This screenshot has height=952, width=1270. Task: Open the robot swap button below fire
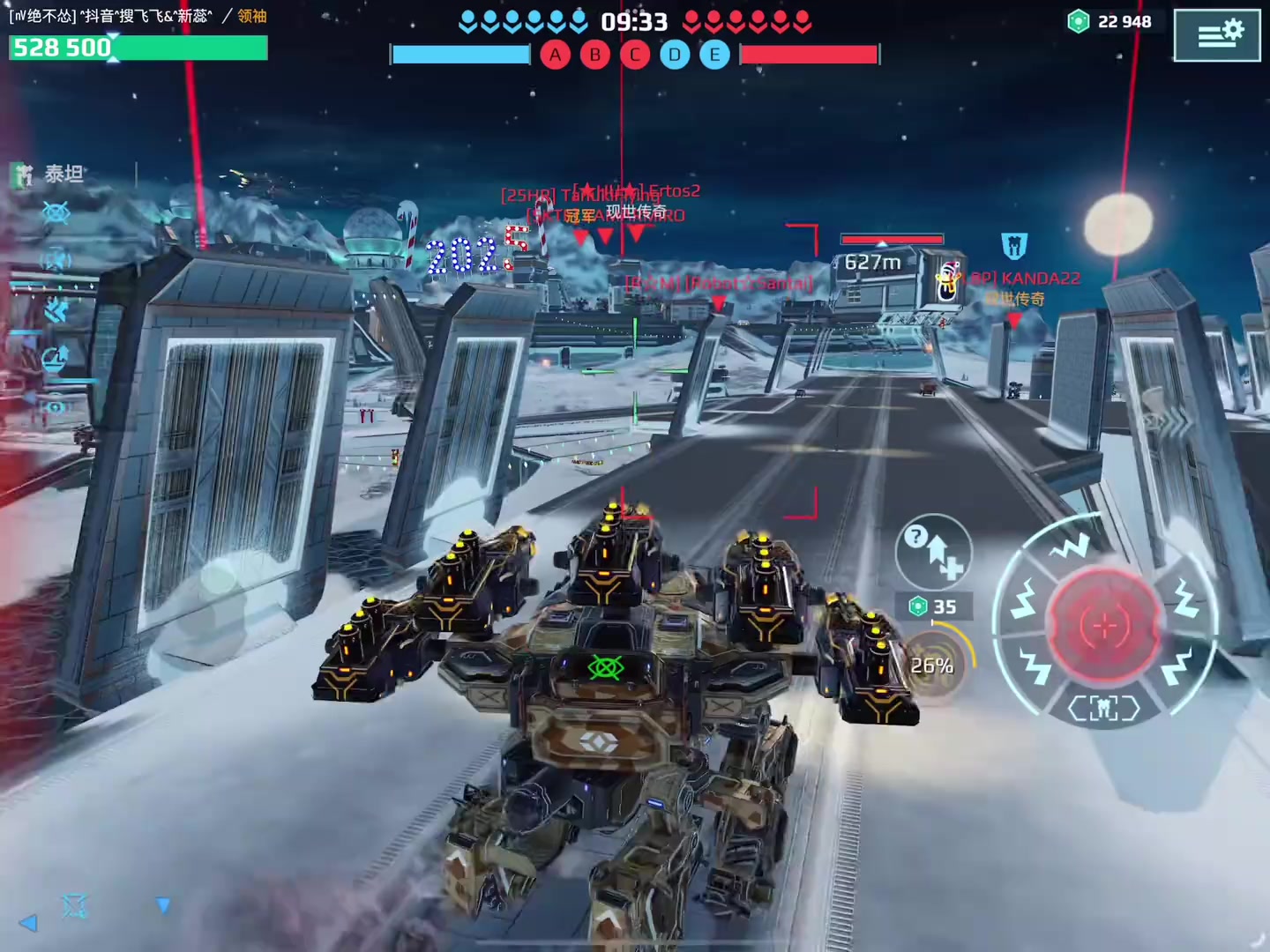point(1103,708)
